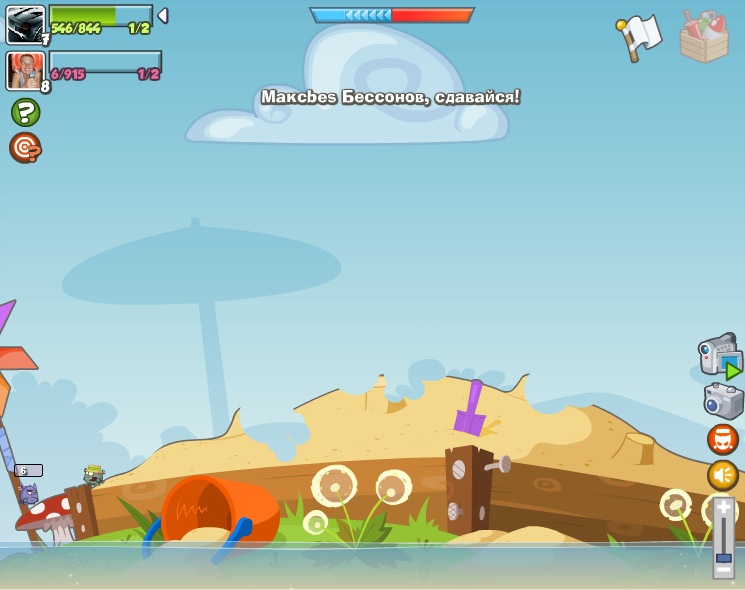Viewport: 745px width, 590px height.
Task: Zoom out with the minus button
Action: 723,571
